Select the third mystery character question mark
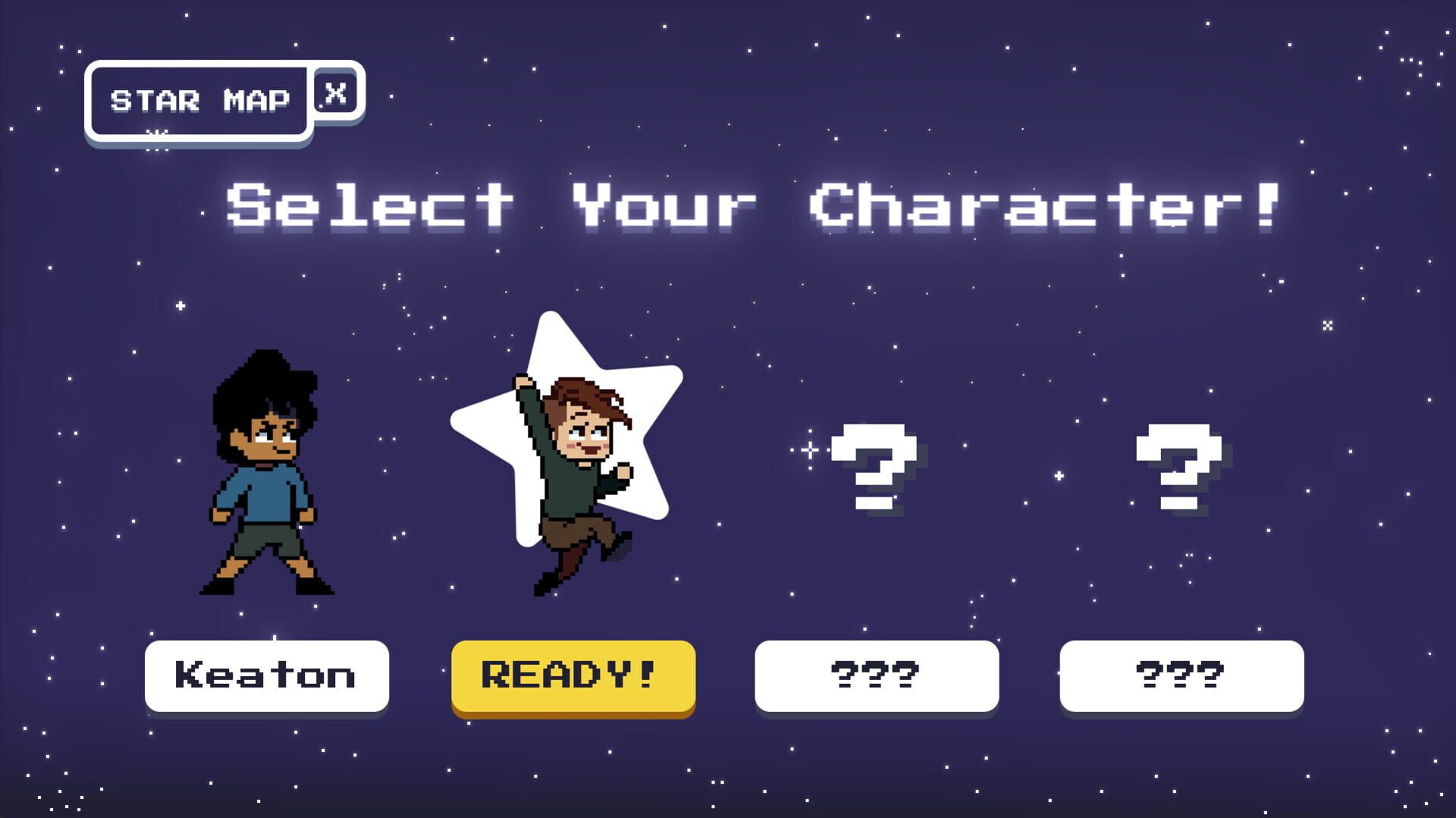The width and height of the screenshot is (1456, 818). 874,466
